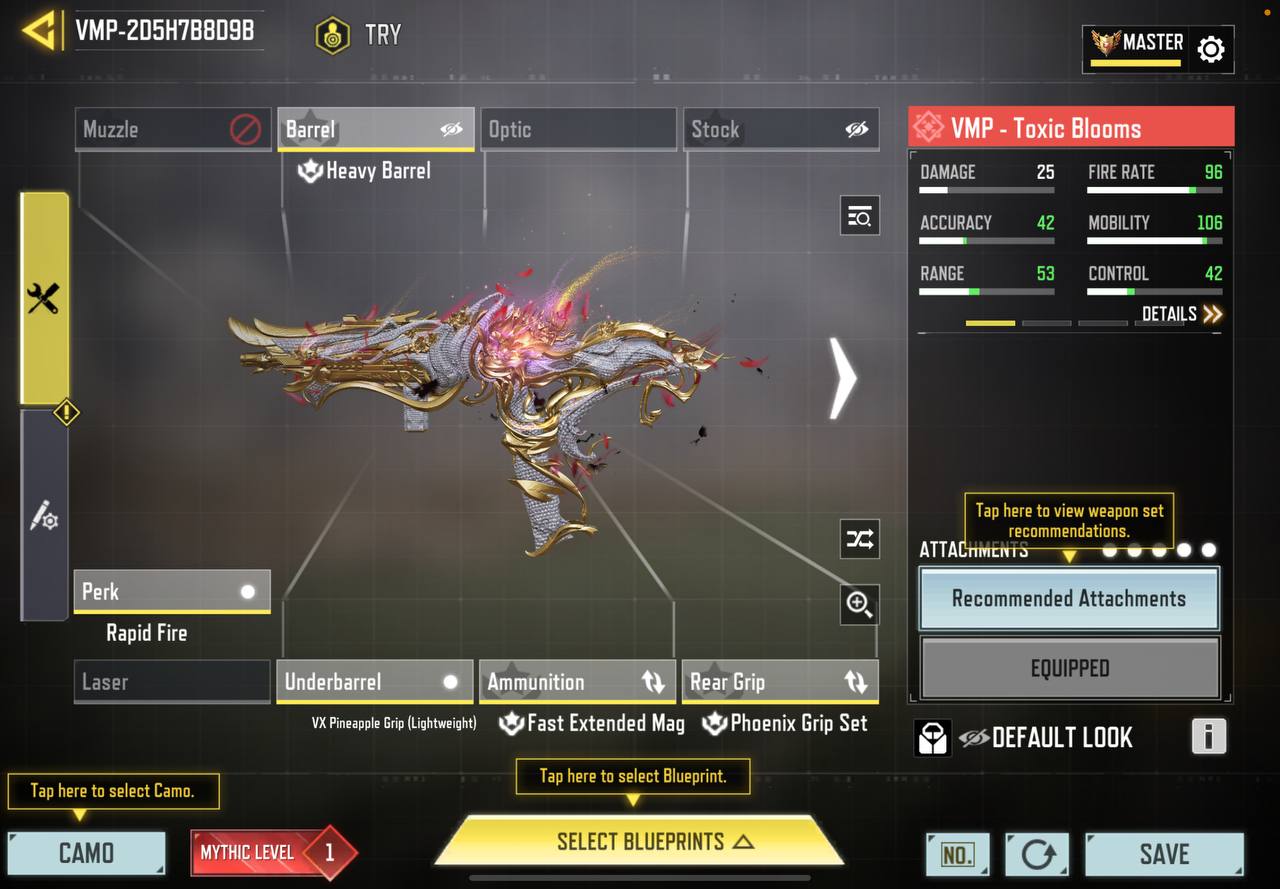Open the CAMO selection
1280x889 pixels.
pos(86,853)
